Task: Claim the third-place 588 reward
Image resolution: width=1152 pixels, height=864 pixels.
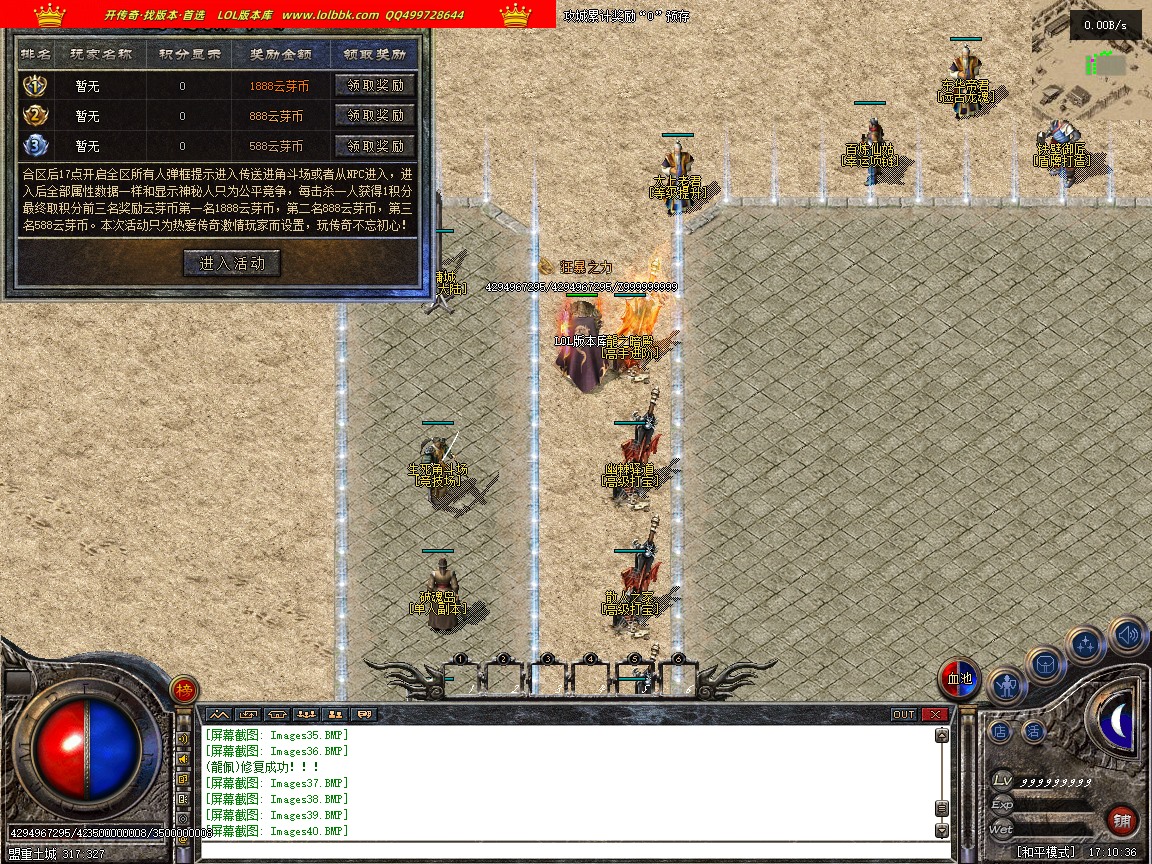Action: point(375,146)
